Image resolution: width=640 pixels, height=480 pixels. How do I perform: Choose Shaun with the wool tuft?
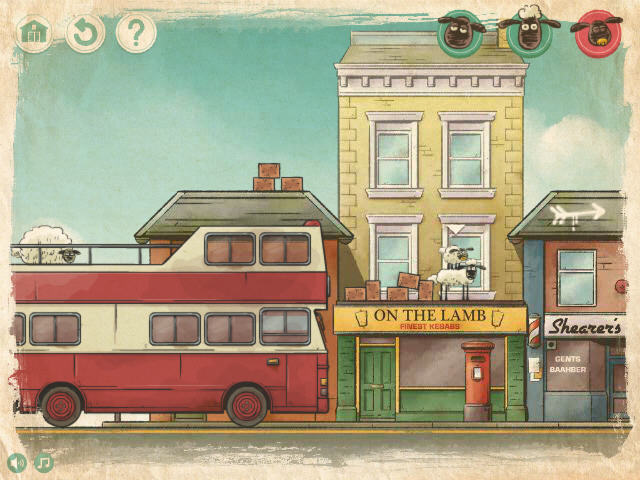(527, 33)
